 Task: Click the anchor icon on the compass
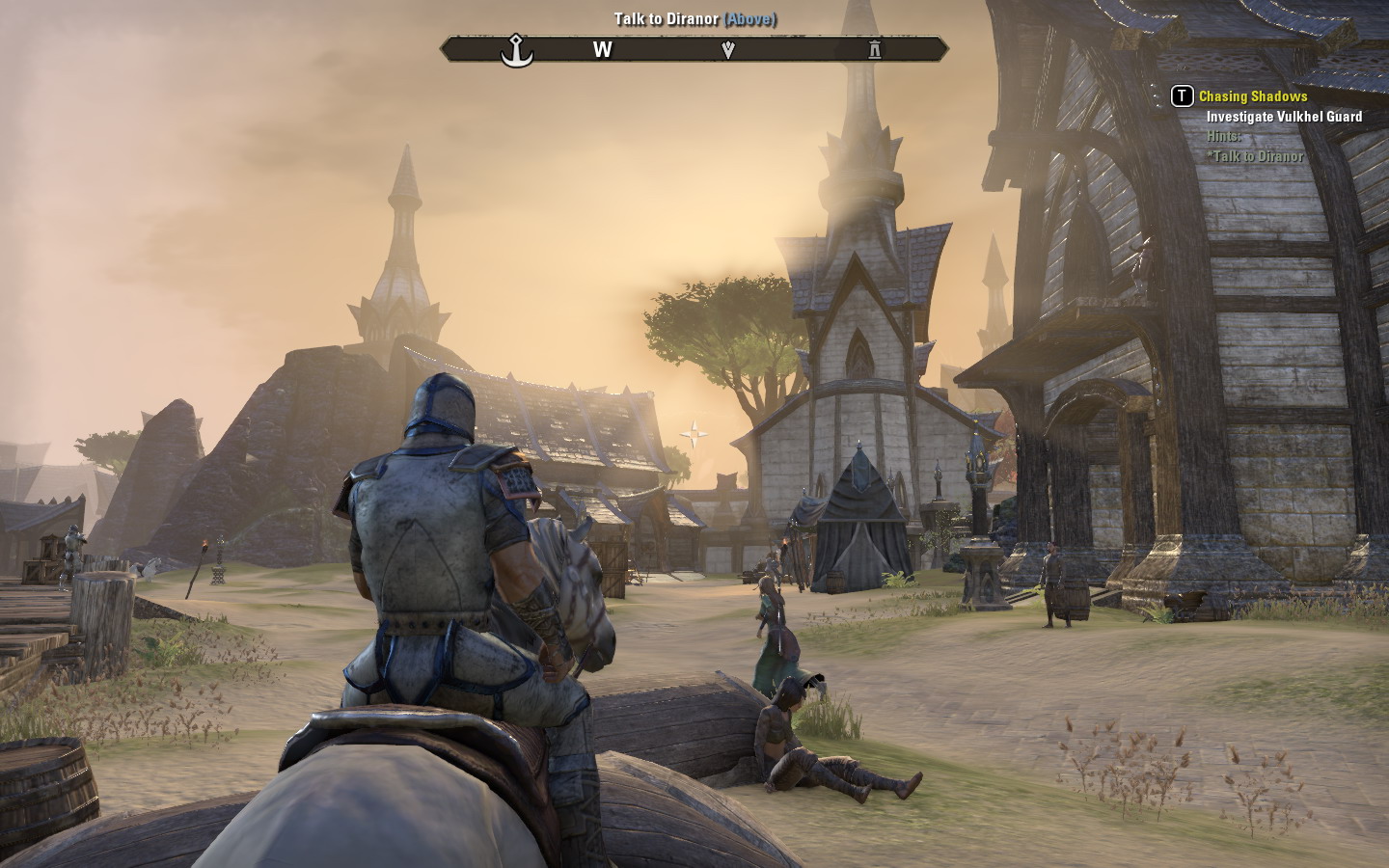click(x=517, y=49)
